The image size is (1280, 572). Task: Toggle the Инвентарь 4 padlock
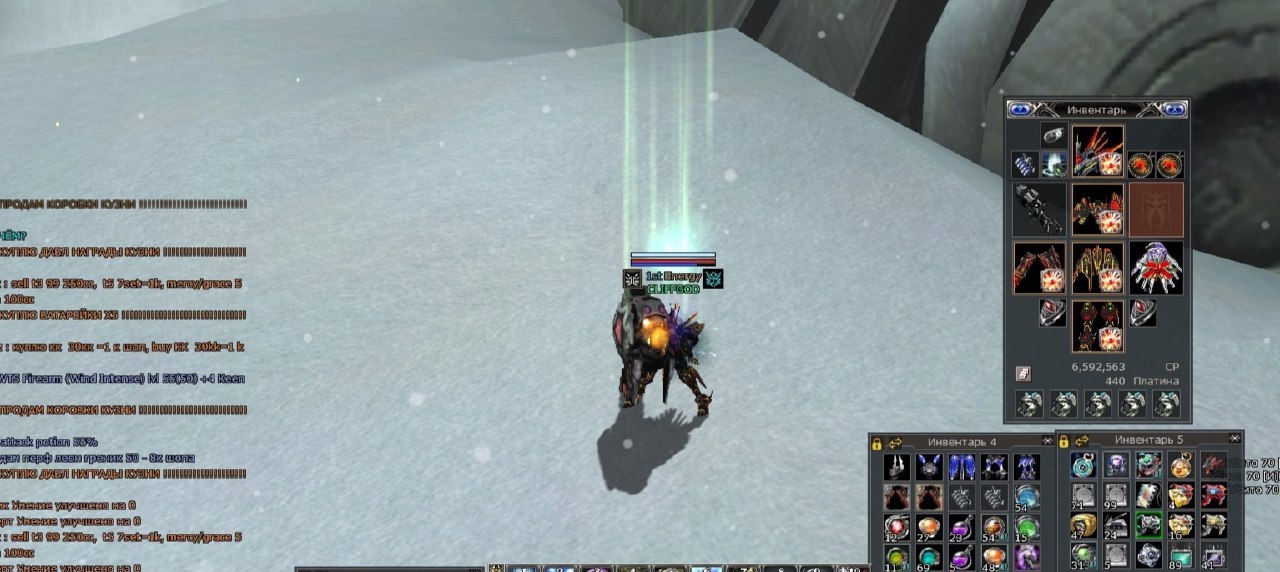[877, 443]
